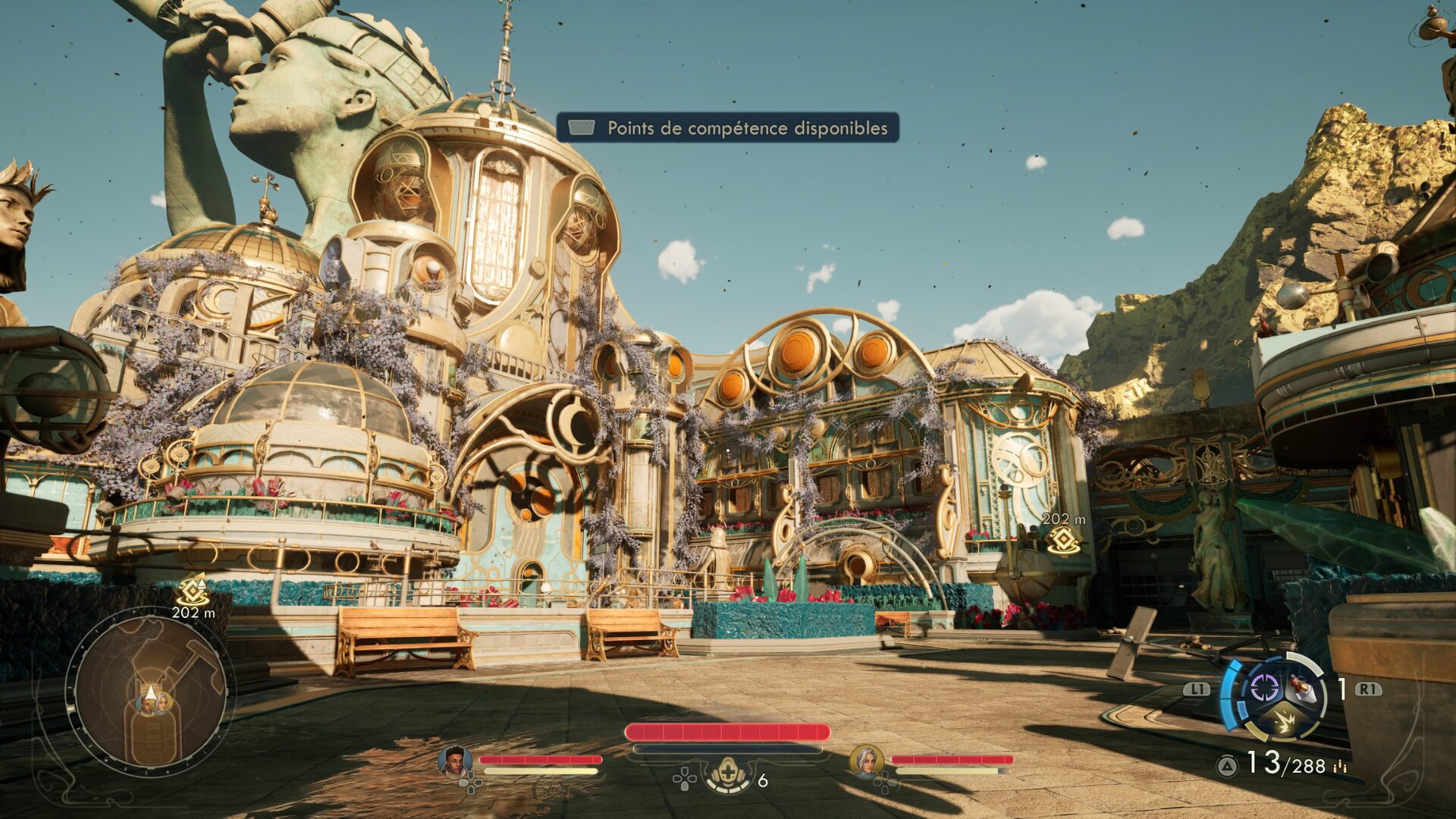Select the rocket item in the ability wheel
The width and height of the screenshot is (1456, 819).
pyautogui.click(x=1301, y=688)
